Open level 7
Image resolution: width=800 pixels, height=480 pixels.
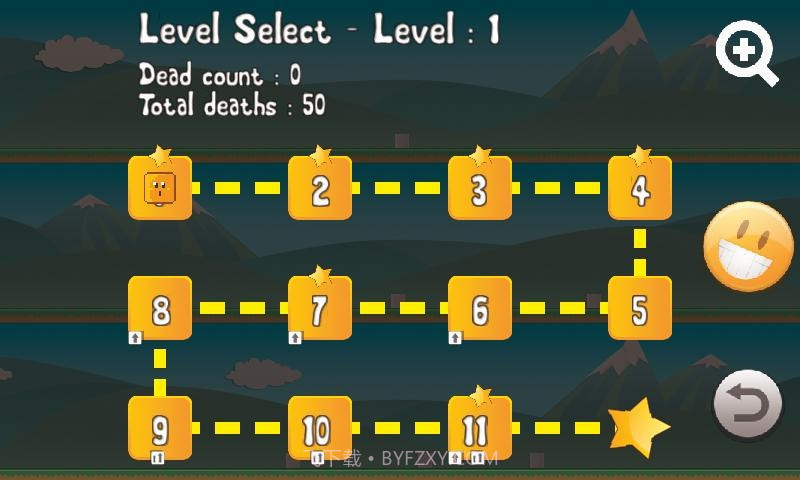point(320,308)
